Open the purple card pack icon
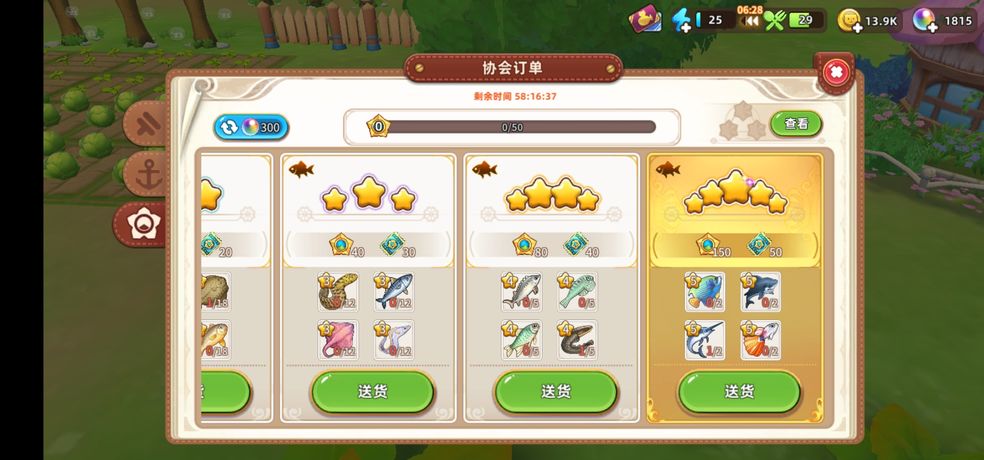 [x=645, y=19]
